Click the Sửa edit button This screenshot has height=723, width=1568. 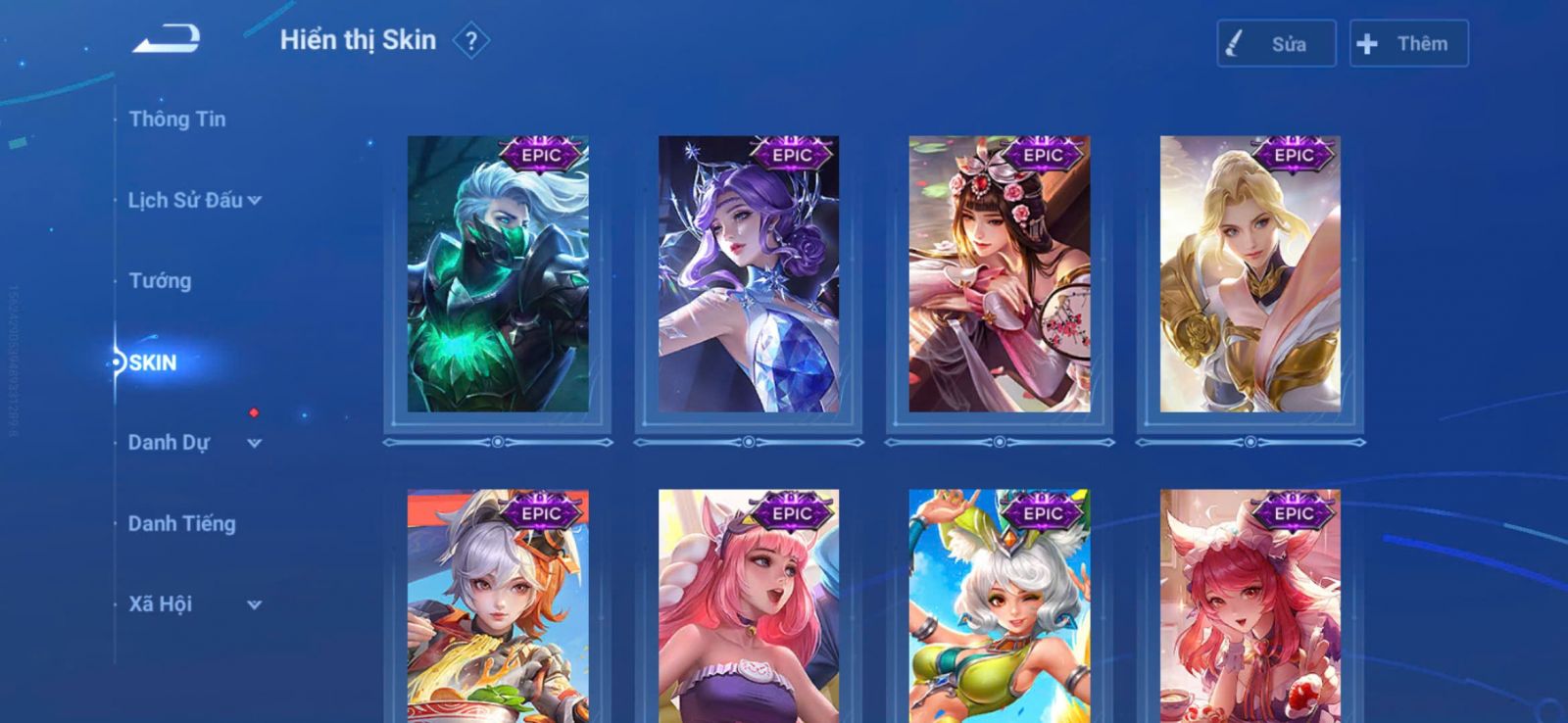[1276, 44]
